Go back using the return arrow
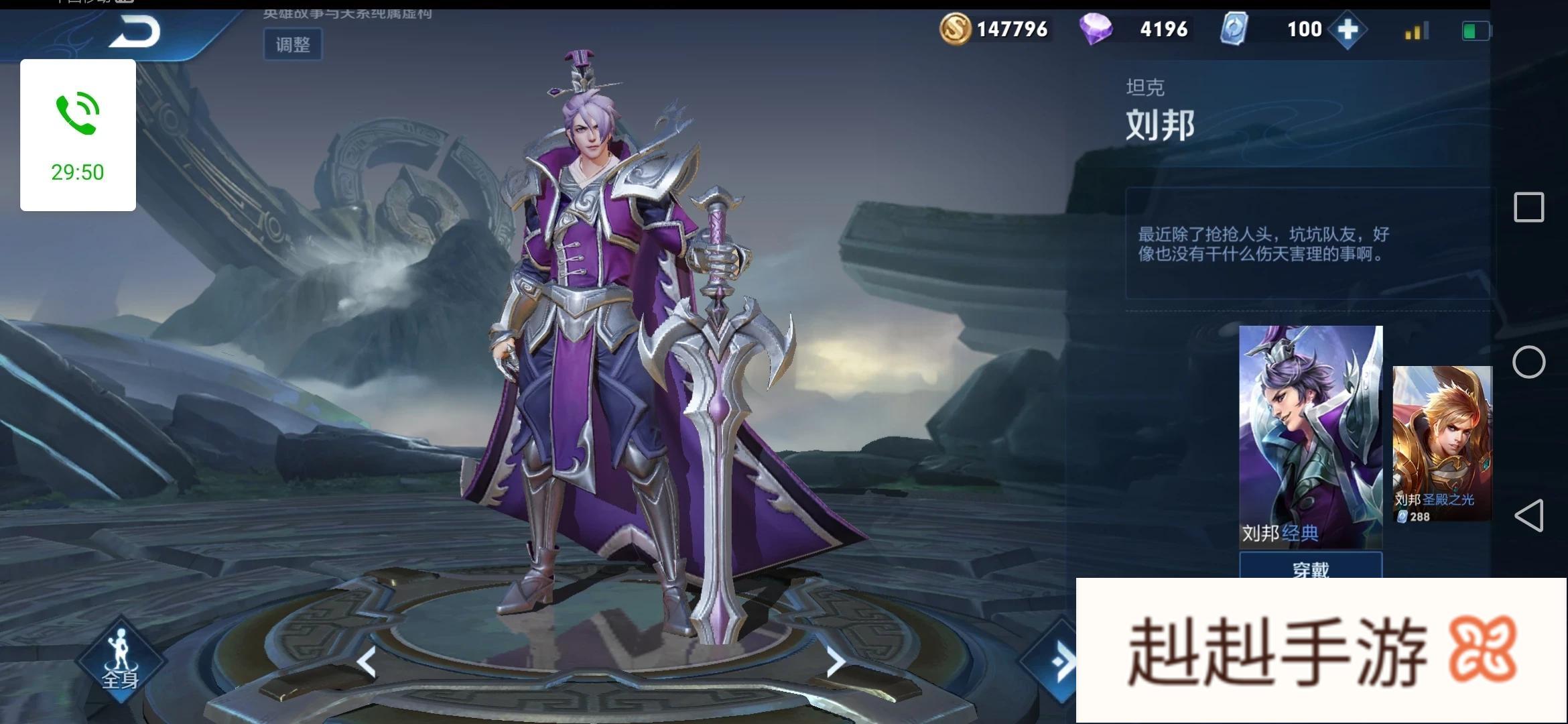 [134, 32]
